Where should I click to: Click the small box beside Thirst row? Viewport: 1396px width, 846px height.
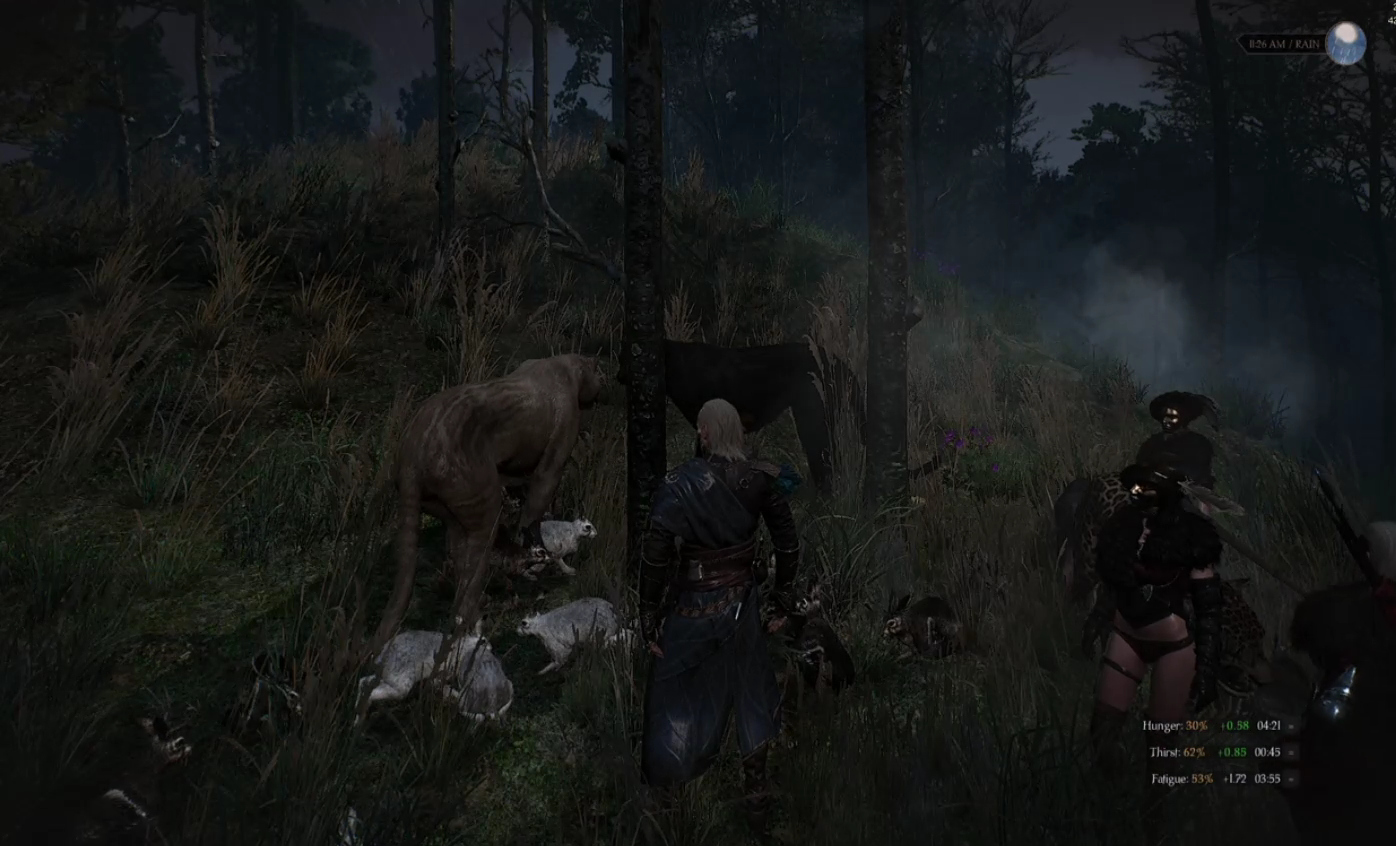coord(1292,752)
